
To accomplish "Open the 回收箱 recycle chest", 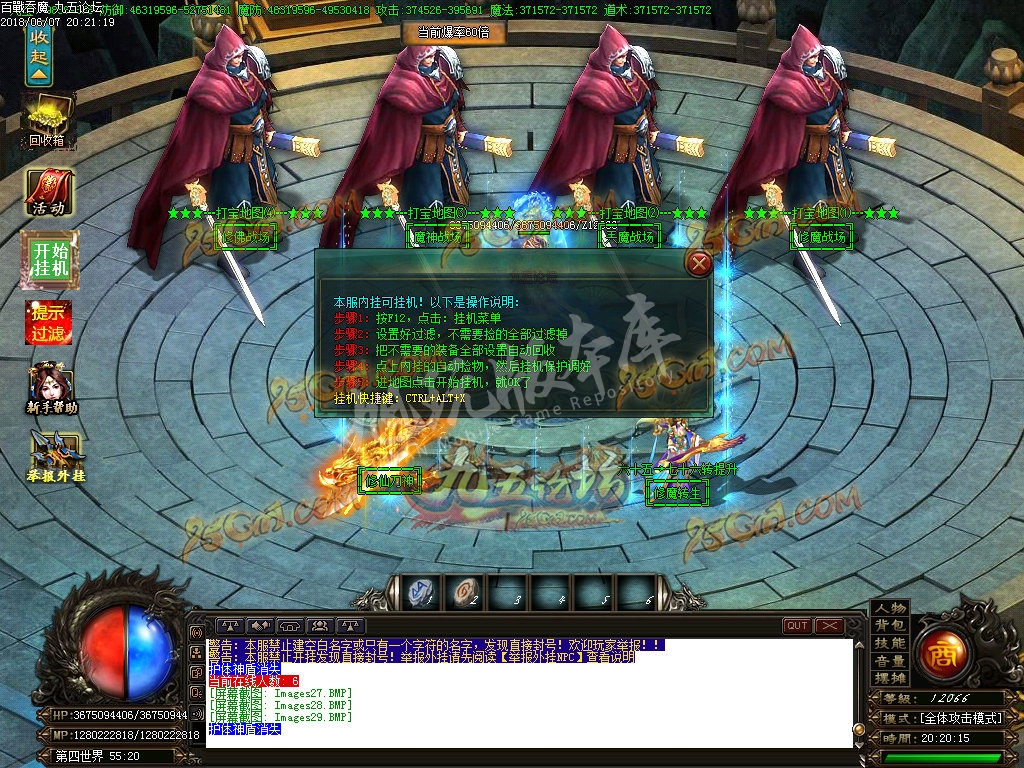I will tap(46, 120).
